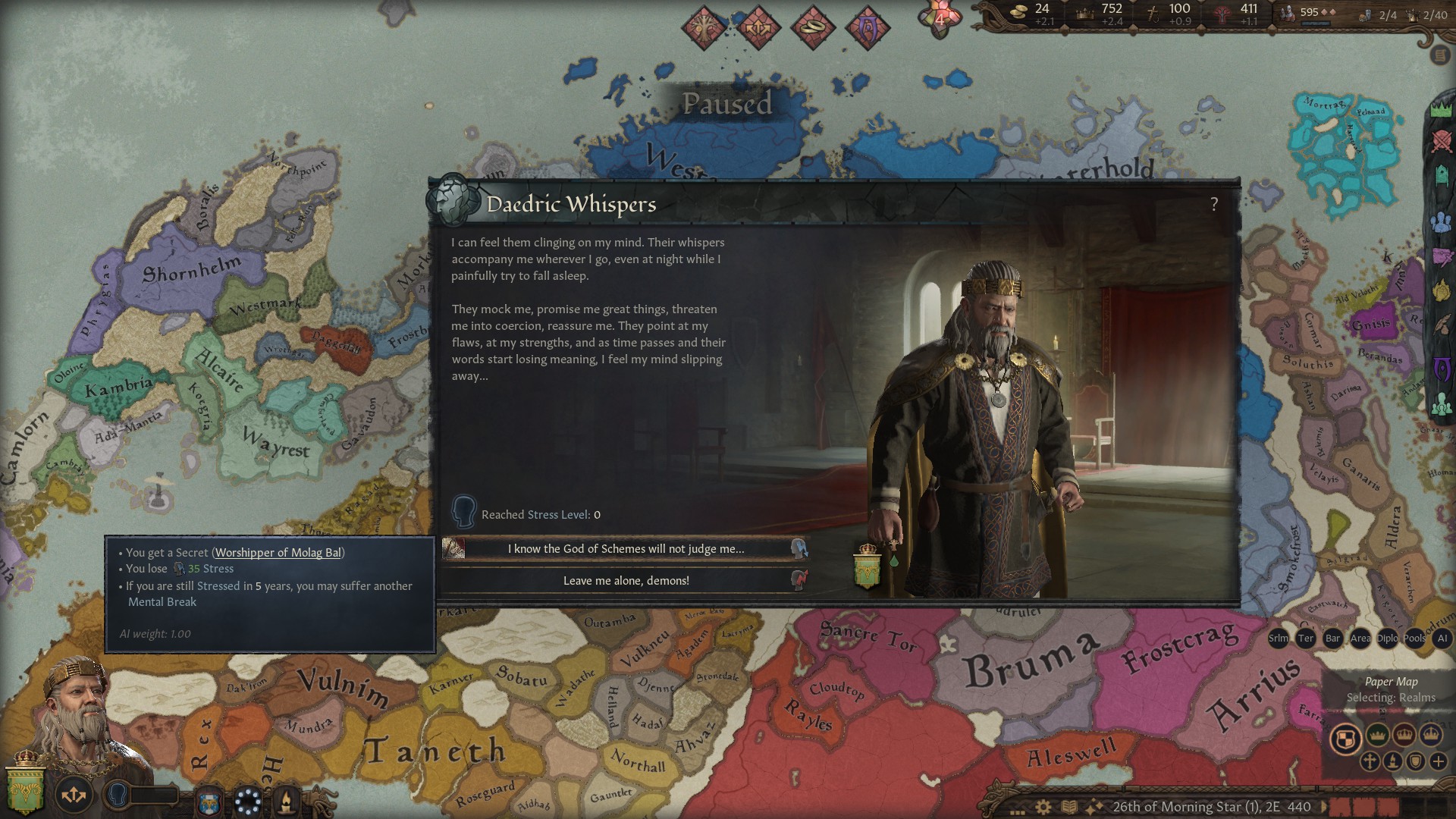Open the lifestyle three-arrows button
Screen dimensions: 1456x819
coord(74,795)
